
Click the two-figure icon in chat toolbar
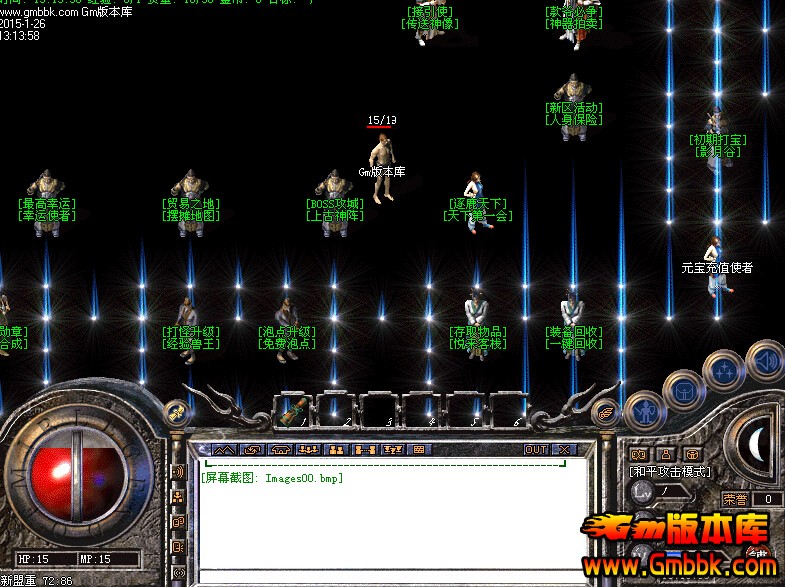pyautogui.click(x=336, y=450)
